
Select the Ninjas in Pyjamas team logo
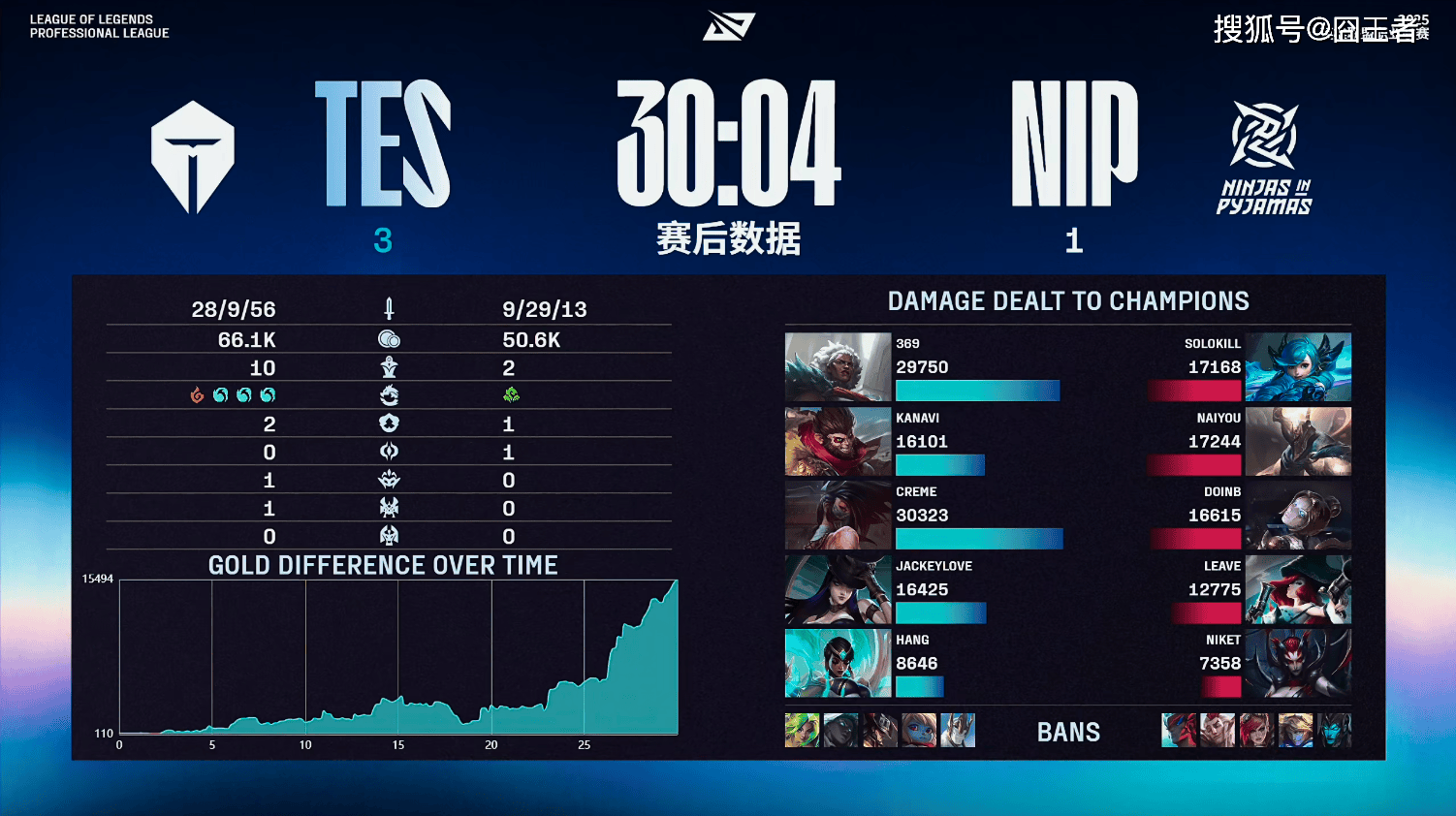pos(1264,157)
